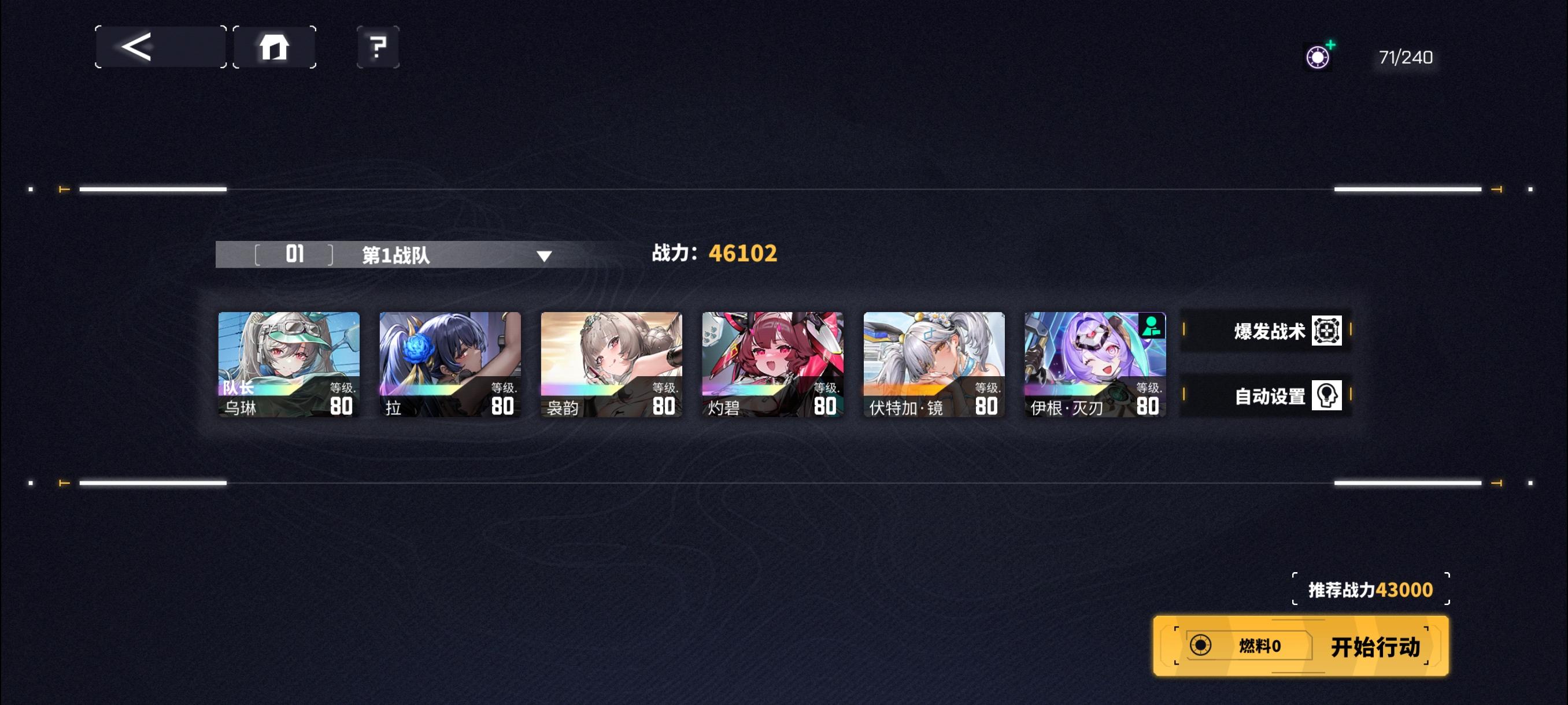Image resolution: width=1568 pixels, height=705 pixels.
Task: Click the 推荐战力43000 recommended power label
Action: pos(1369,589)
